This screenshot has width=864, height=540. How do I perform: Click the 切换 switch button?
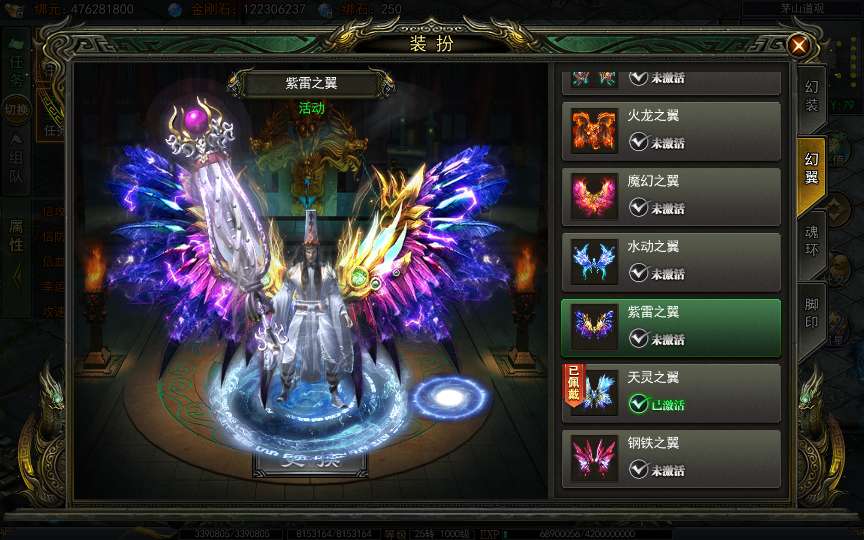17,109
